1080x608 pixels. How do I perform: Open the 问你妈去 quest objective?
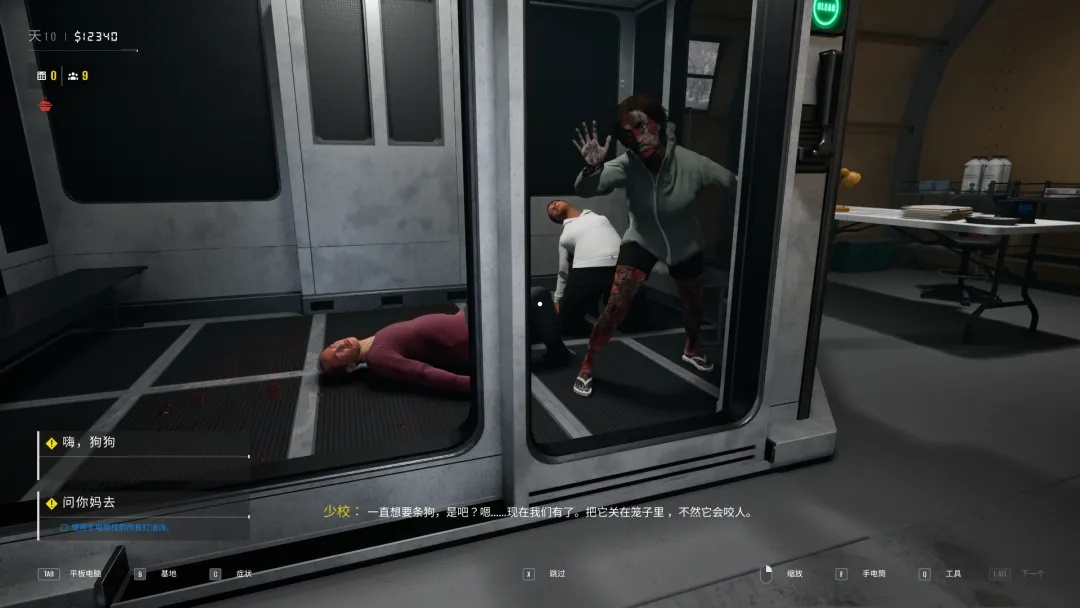pos(88,503)
